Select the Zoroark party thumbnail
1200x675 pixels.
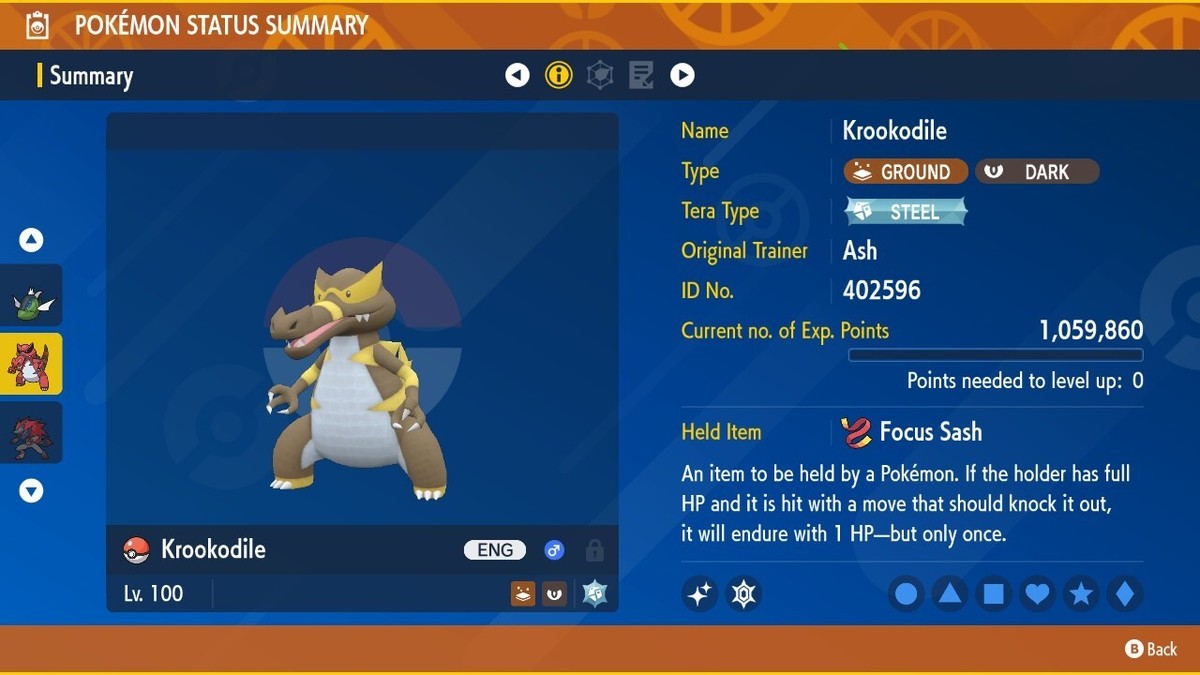tap(32, 432)
